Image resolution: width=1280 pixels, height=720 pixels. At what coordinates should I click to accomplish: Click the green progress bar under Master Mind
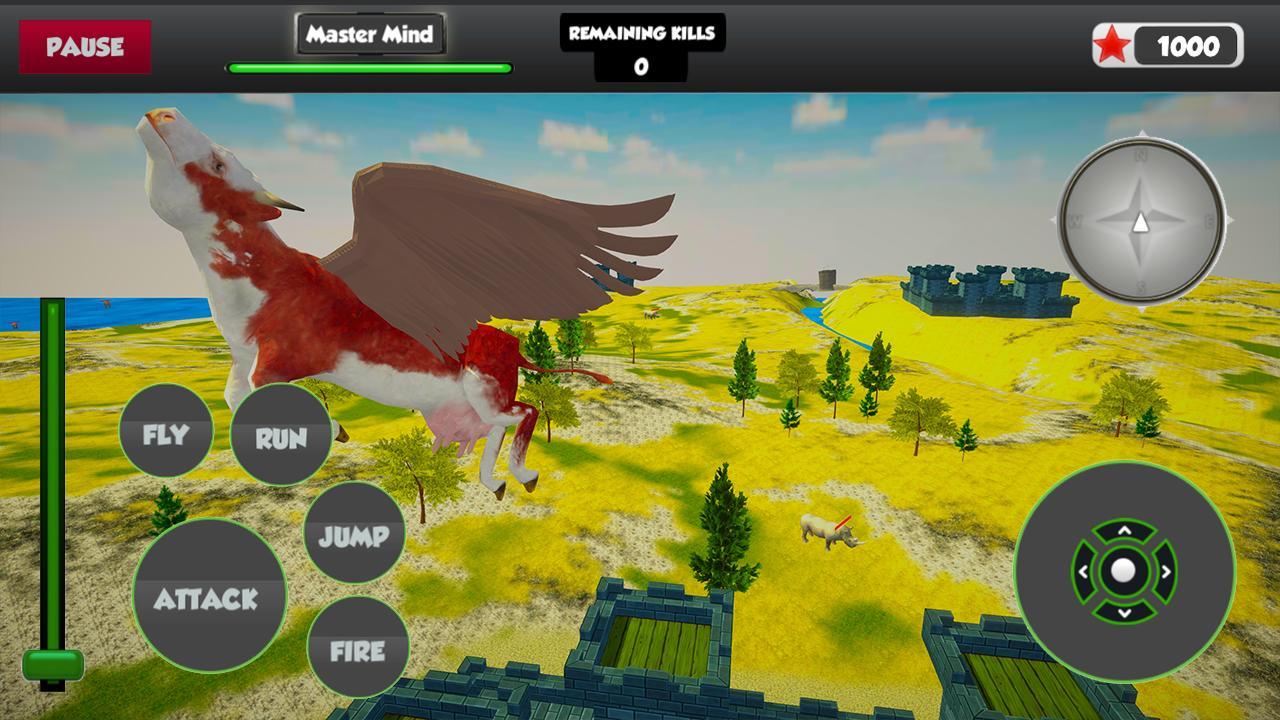coord(368,66)
